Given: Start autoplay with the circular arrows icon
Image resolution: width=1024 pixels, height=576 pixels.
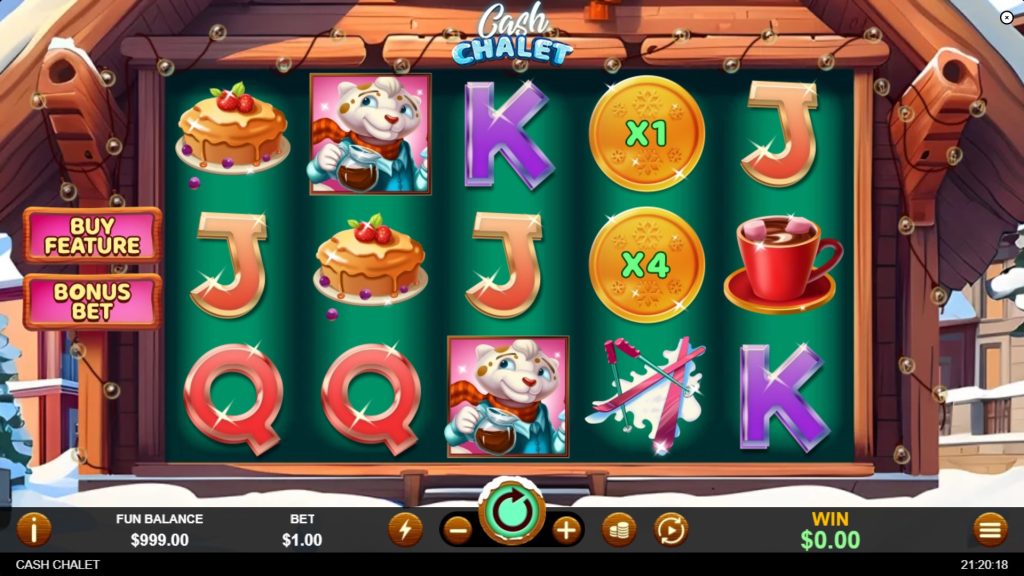Looking at the screenshot, I should tap(671, 529).
